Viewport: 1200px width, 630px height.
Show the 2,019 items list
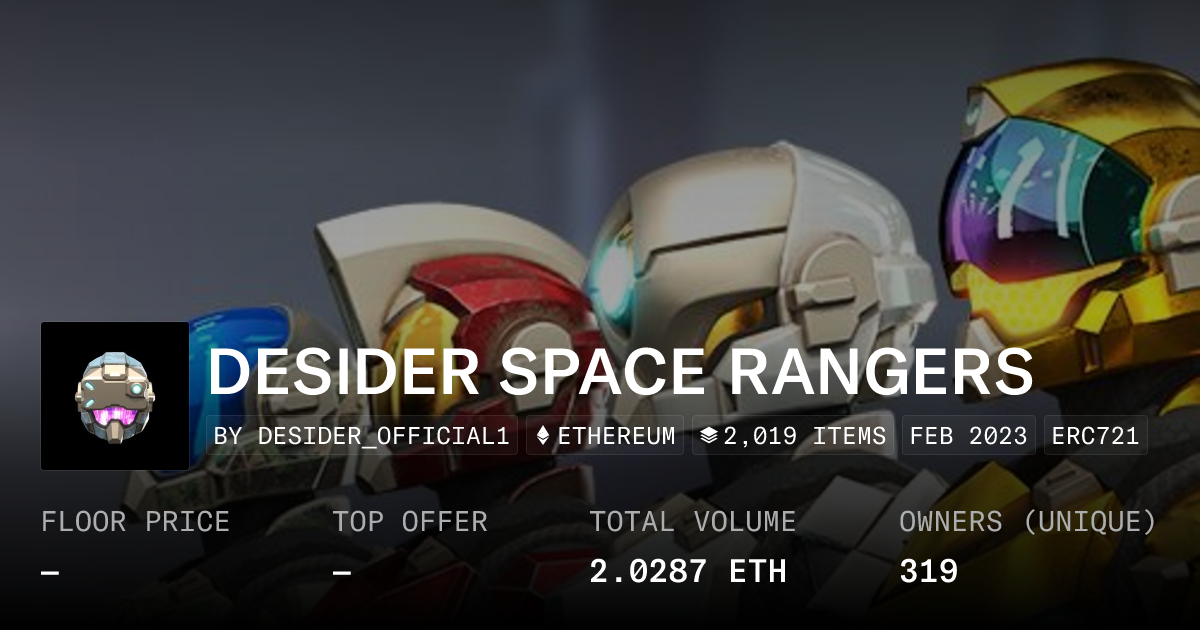(x=792, y=436)
